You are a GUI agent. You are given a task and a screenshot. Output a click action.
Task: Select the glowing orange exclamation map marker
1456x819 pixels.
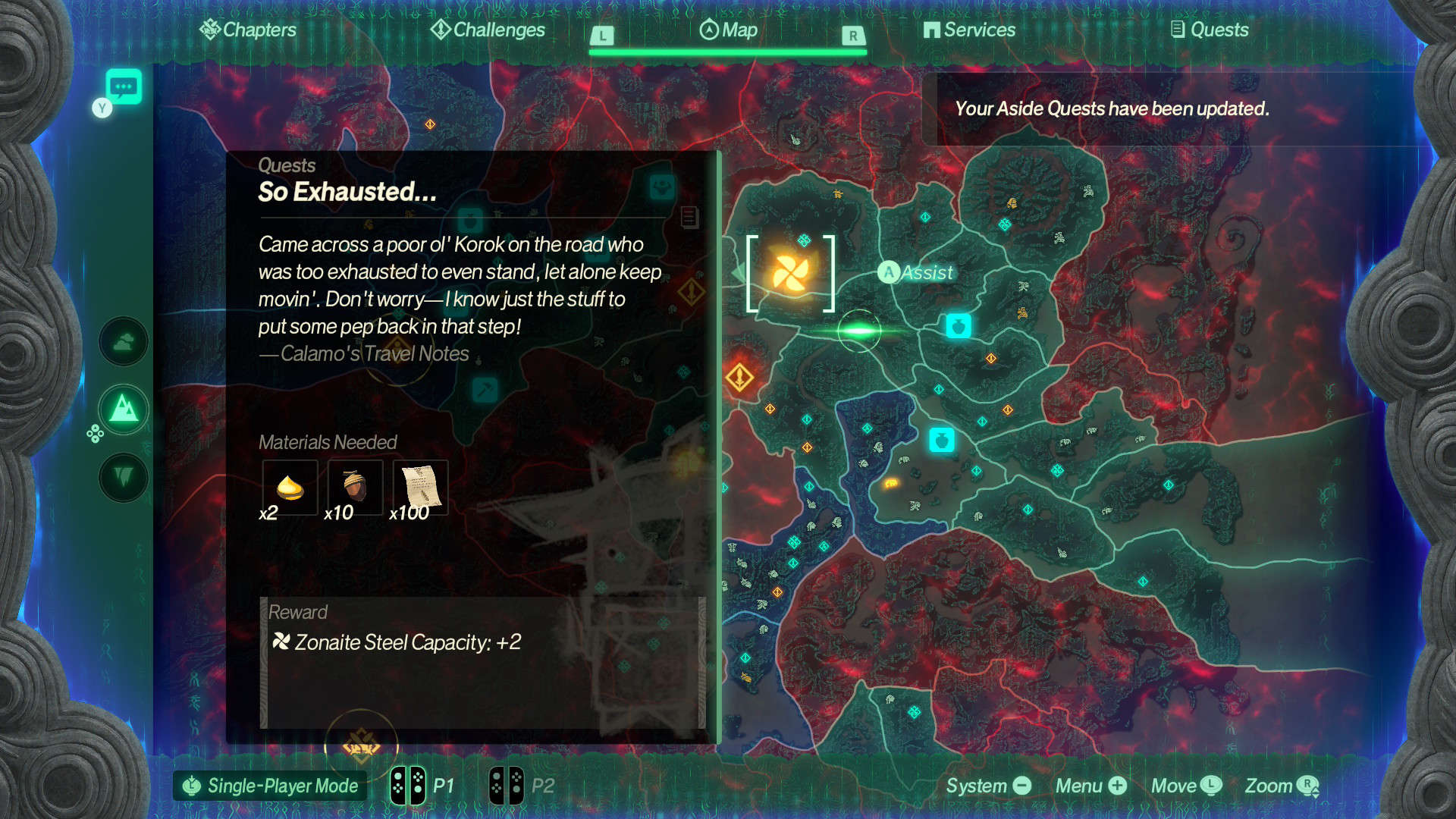click(x=739, y=376)
